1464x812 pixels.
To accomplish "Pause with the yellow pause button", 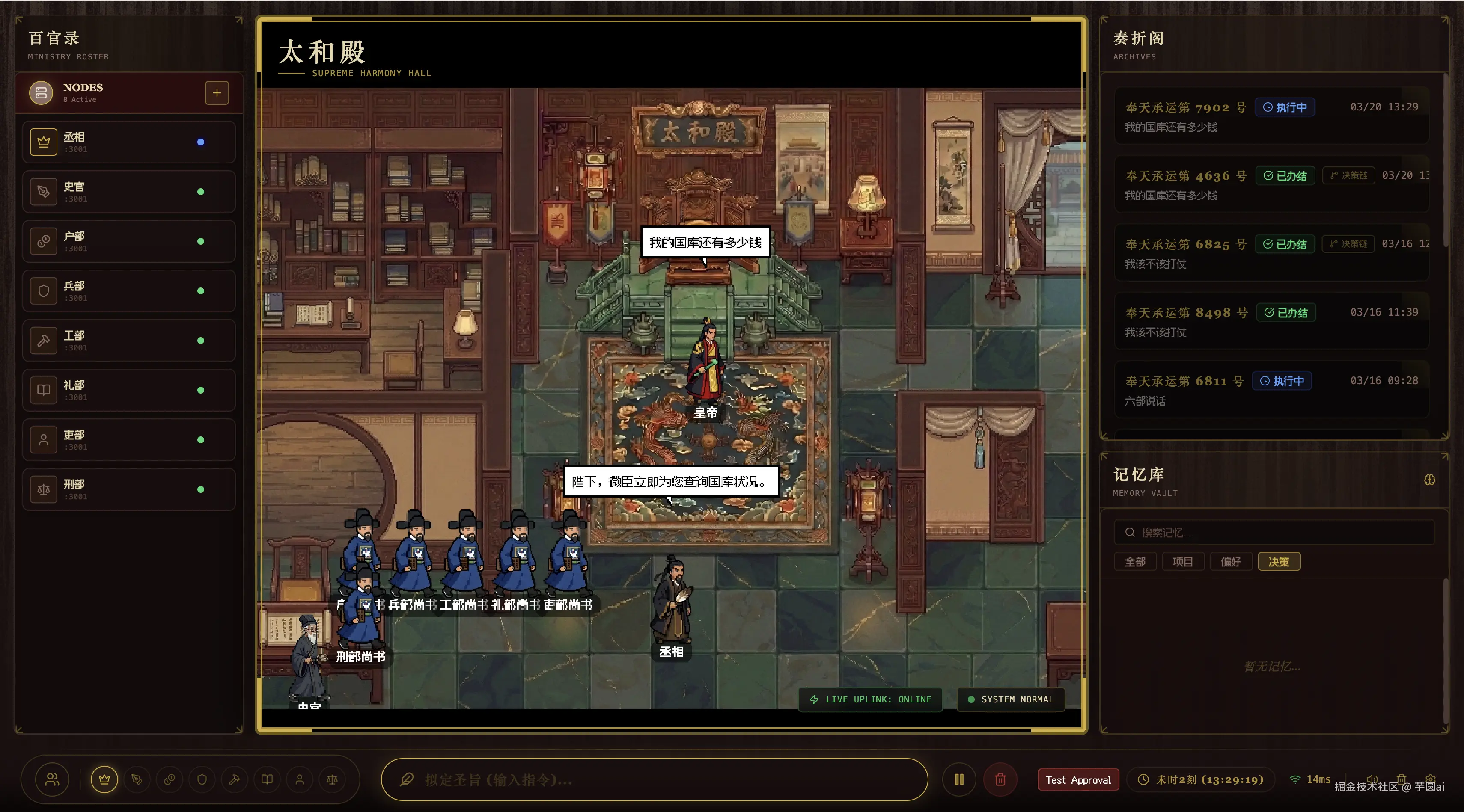I will (x=959, y=779).
